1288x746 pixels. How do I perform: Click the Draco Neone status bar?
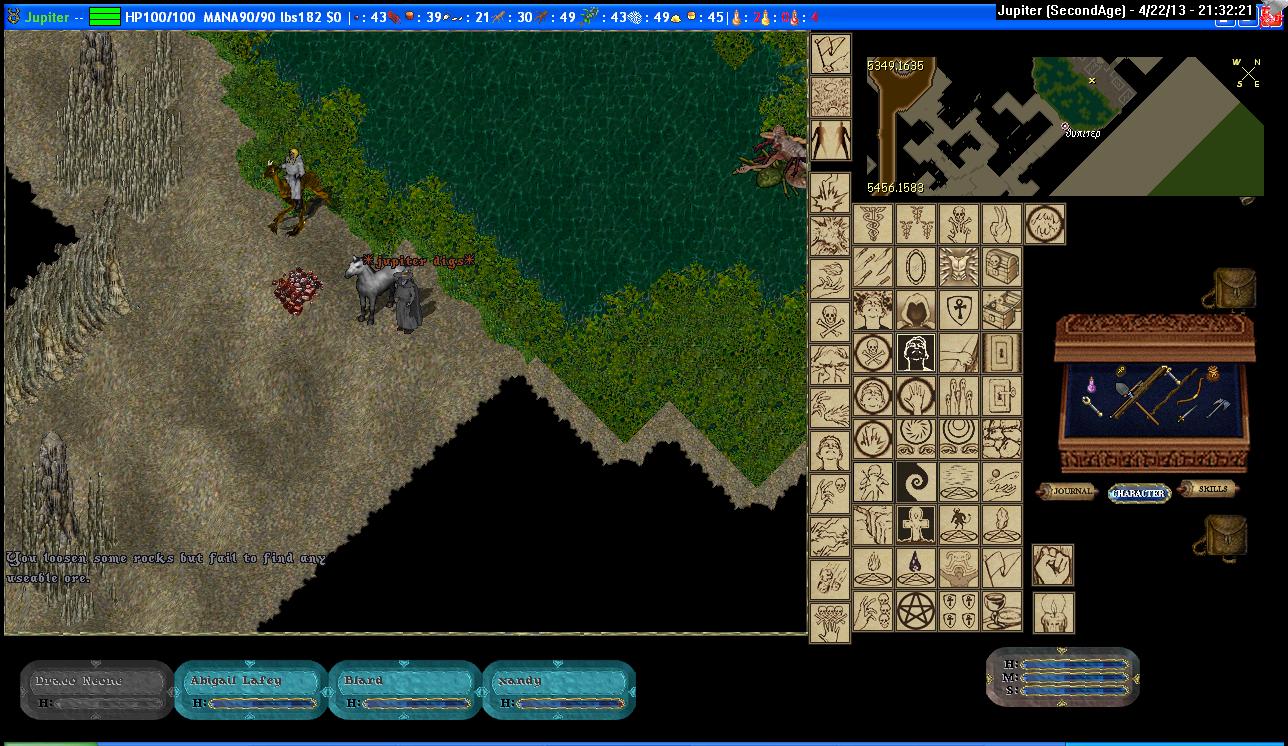coord(97,690)
